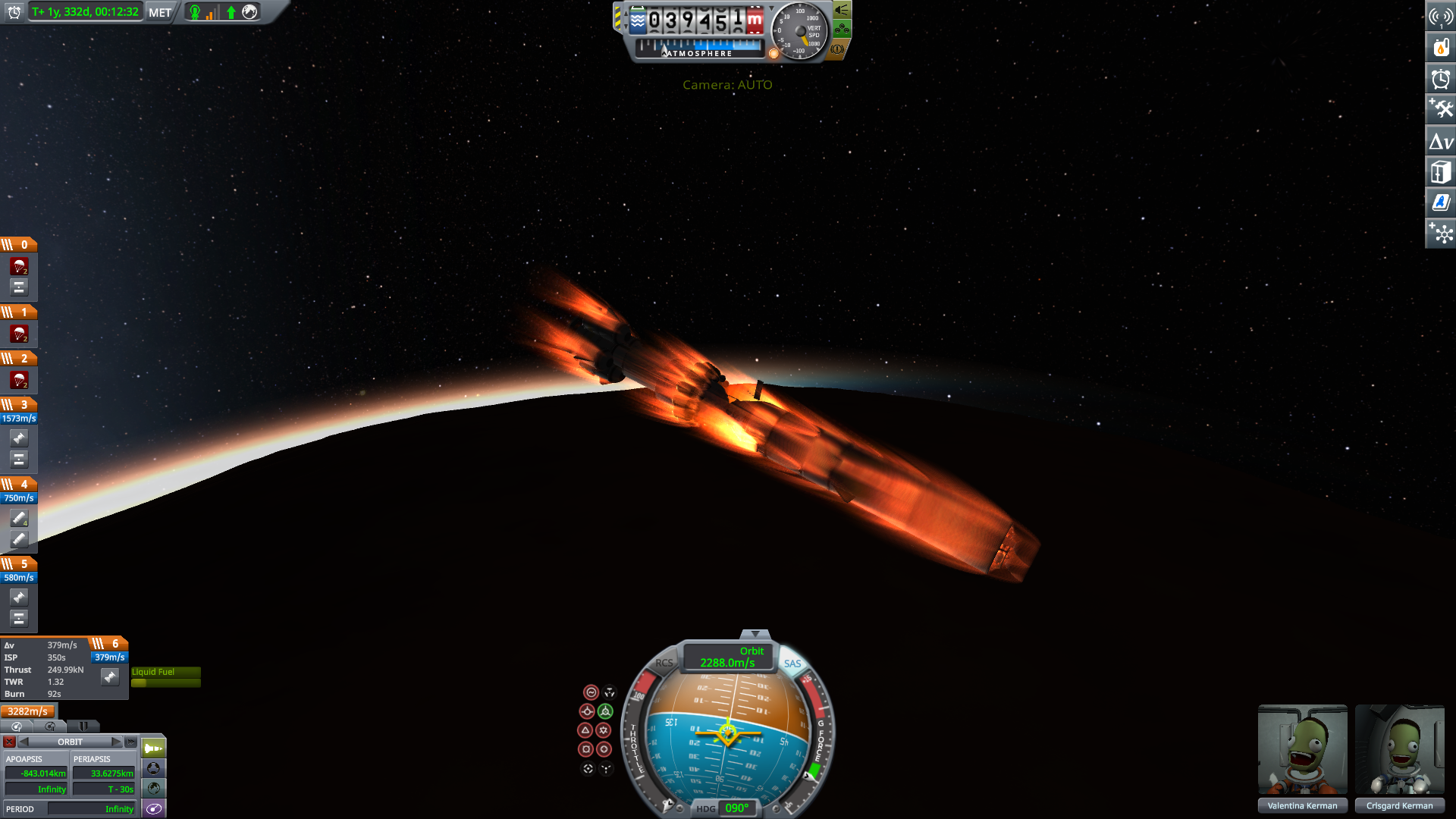Select the previous orbit info page arrow
Image resolution: width=1456 pixels, height=819 pixels.
[x=24, y=742]
